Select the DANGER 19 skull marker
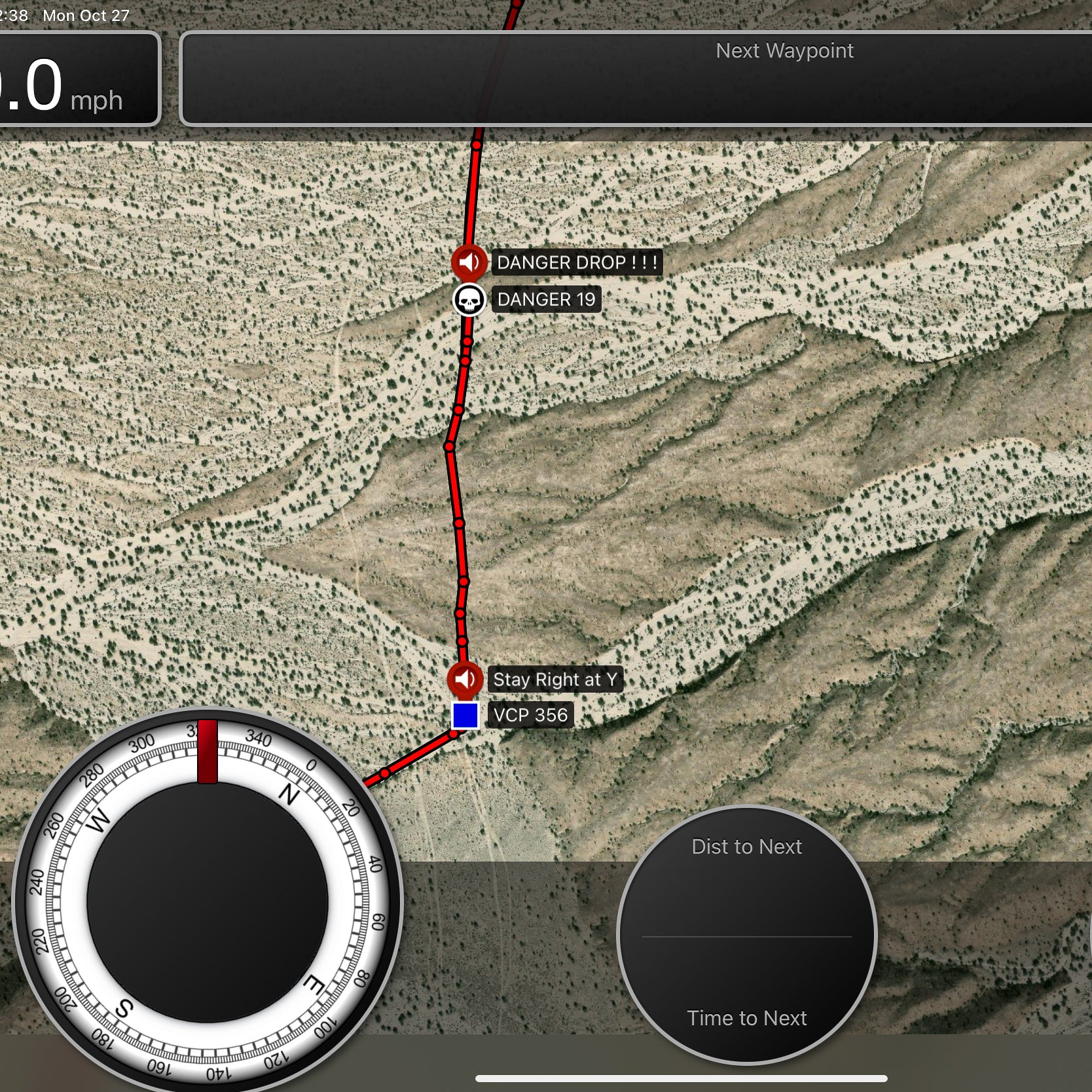The height and width of the screenshot is (1092, 1092). [469, 300]
